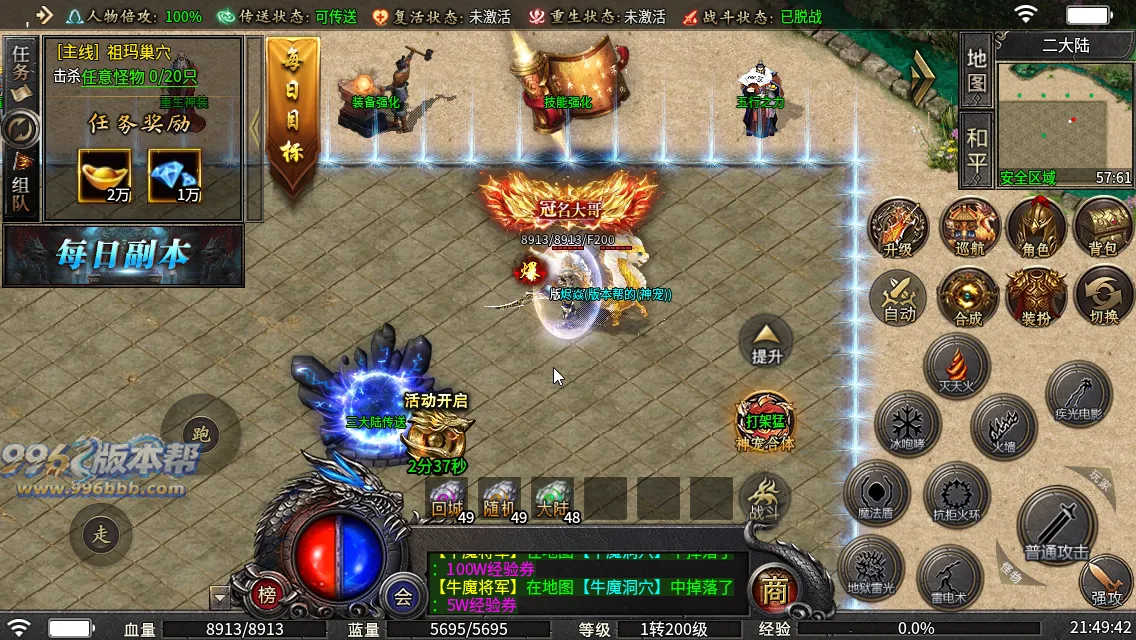Open the 榜 ranking button
The width and height of the screenshot is (1136, 640).
267,595
